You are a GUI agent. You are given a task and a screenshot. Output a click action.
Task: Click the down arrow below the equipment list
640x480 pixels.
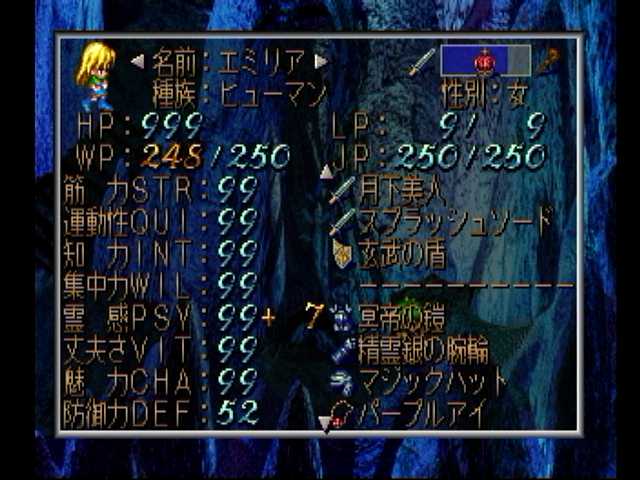(x=325, y=424)
